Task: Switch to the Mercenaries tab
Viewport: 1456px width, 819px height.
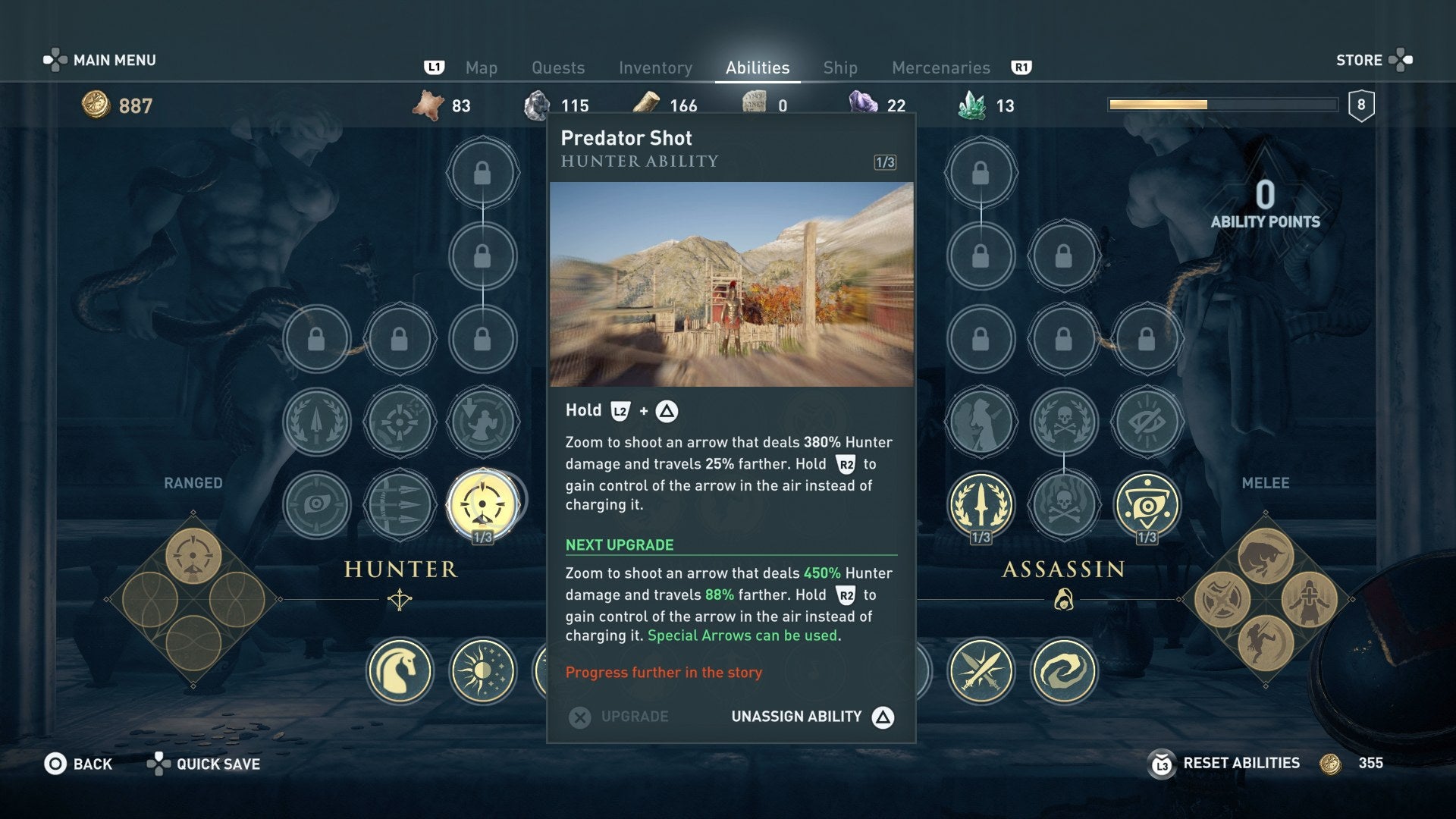Action: 940,67
